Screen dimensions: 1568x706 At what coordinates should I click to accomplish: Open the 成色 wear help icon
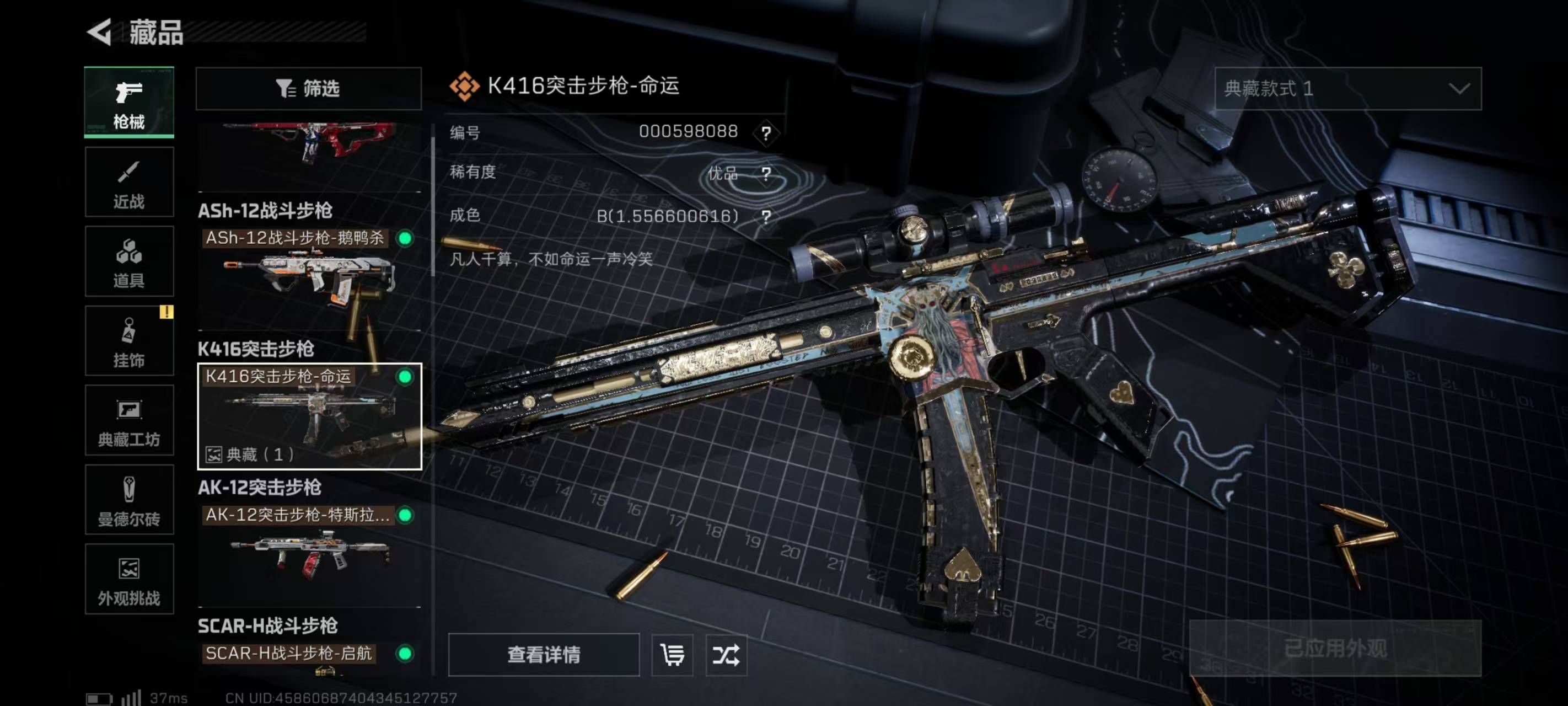[766, 217]
